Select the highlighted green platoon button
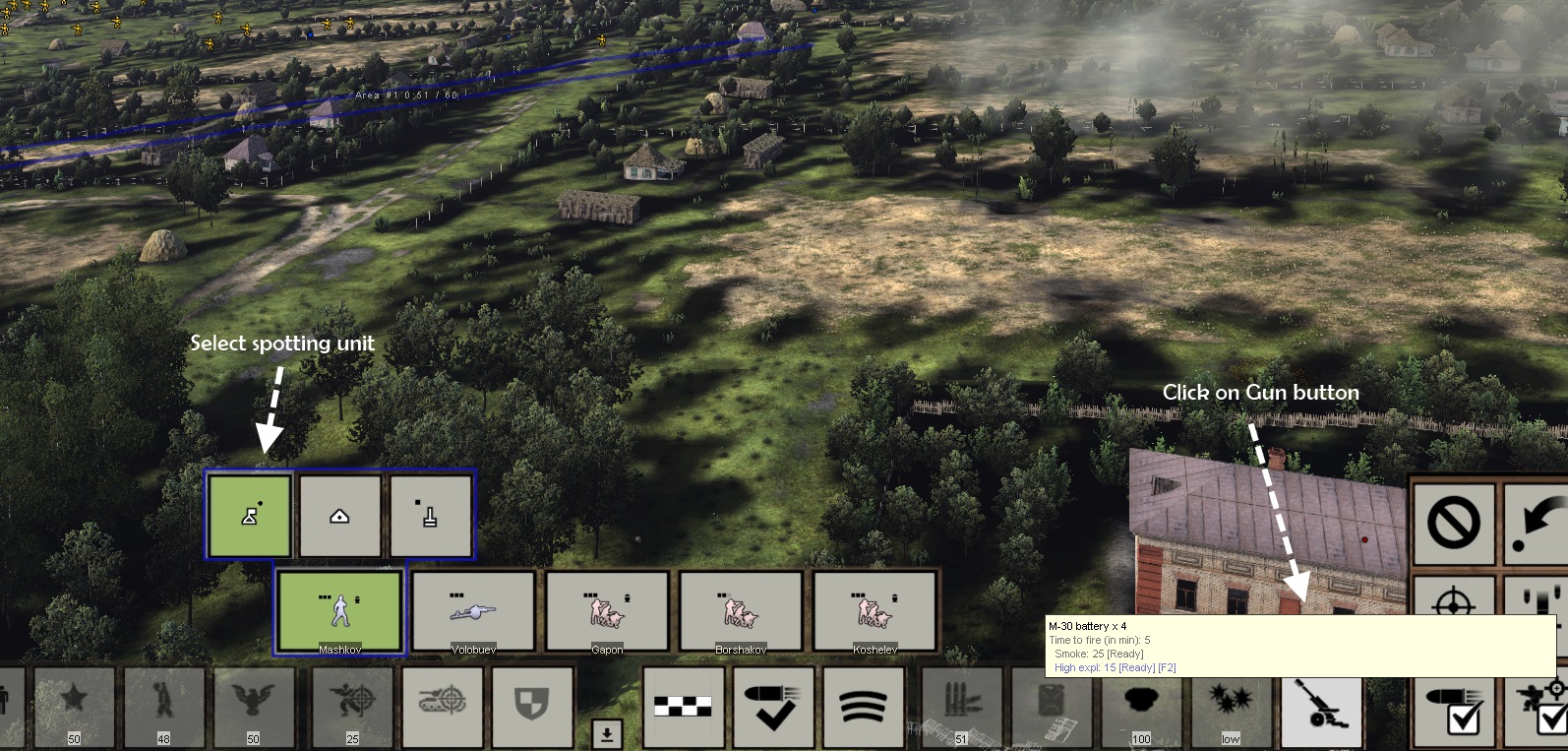Viewport: 1568px width, 751px height. click(x=250, y=516)
